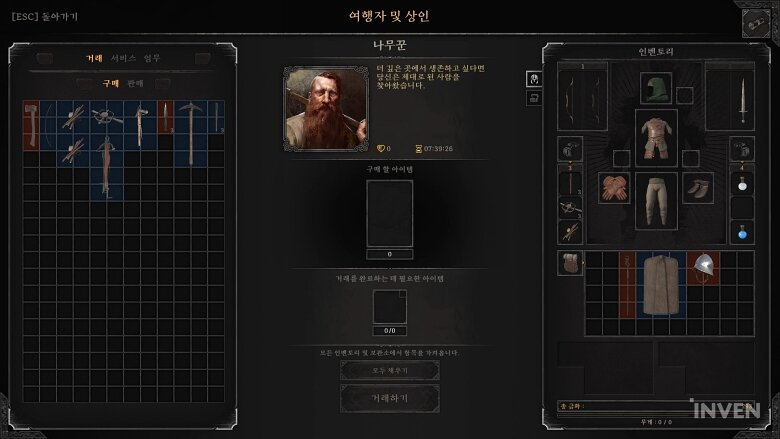This screenshot has height=439, width=780.
Task: Select the green hood equipment slot
Action: [656, 88]
